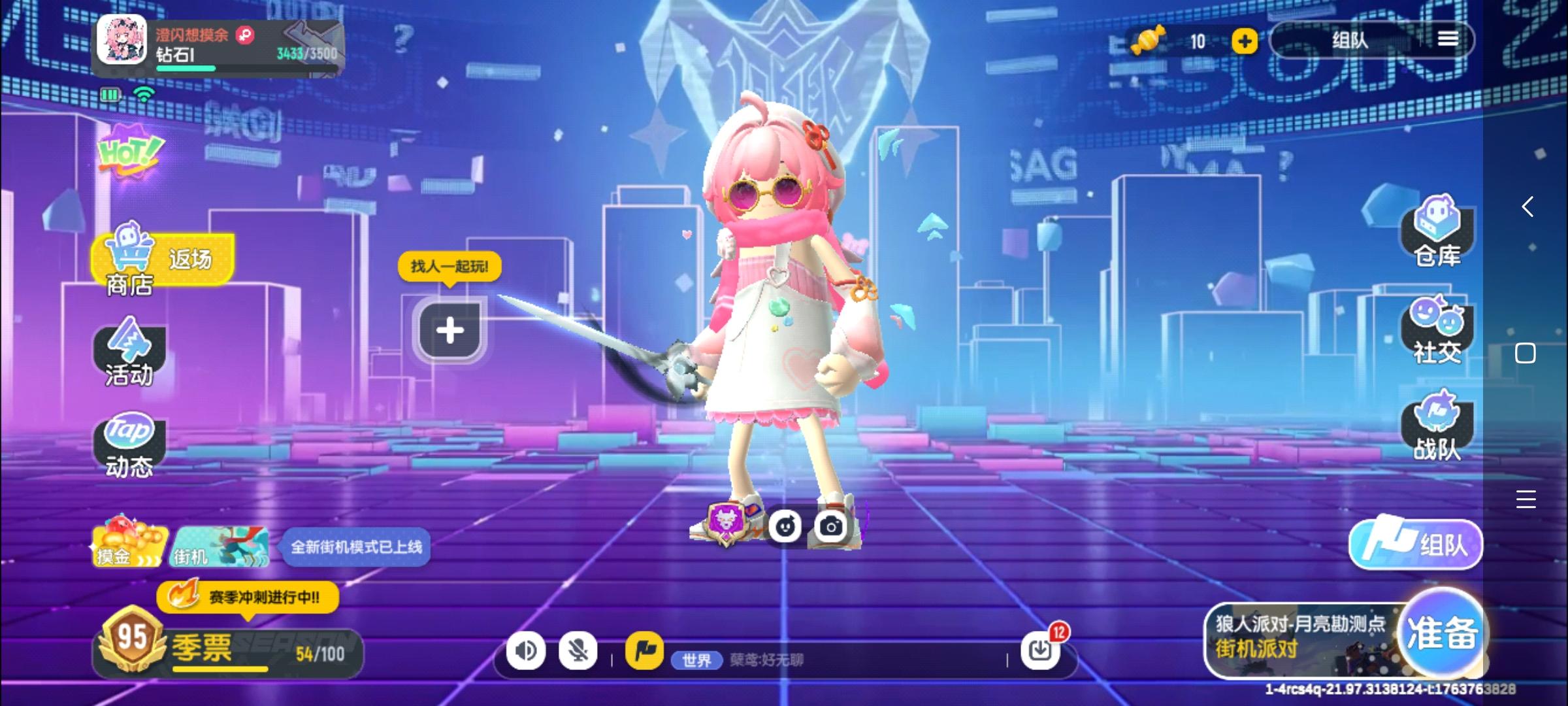
Task: Open the emote icon beside the camera
Action: [787, 526]
